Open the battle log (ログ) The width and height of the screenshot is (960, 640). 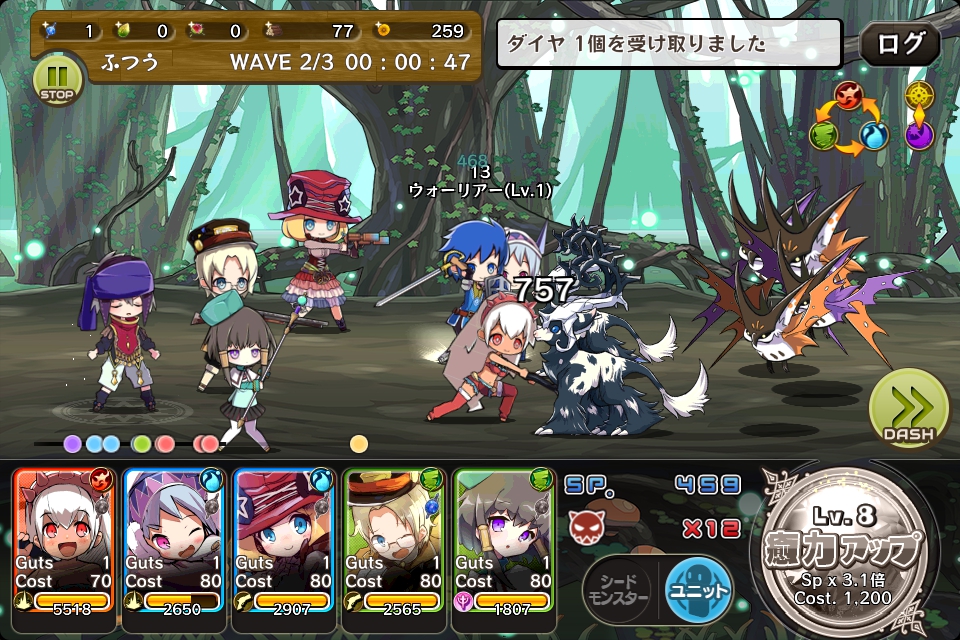(x=899, y=45)
